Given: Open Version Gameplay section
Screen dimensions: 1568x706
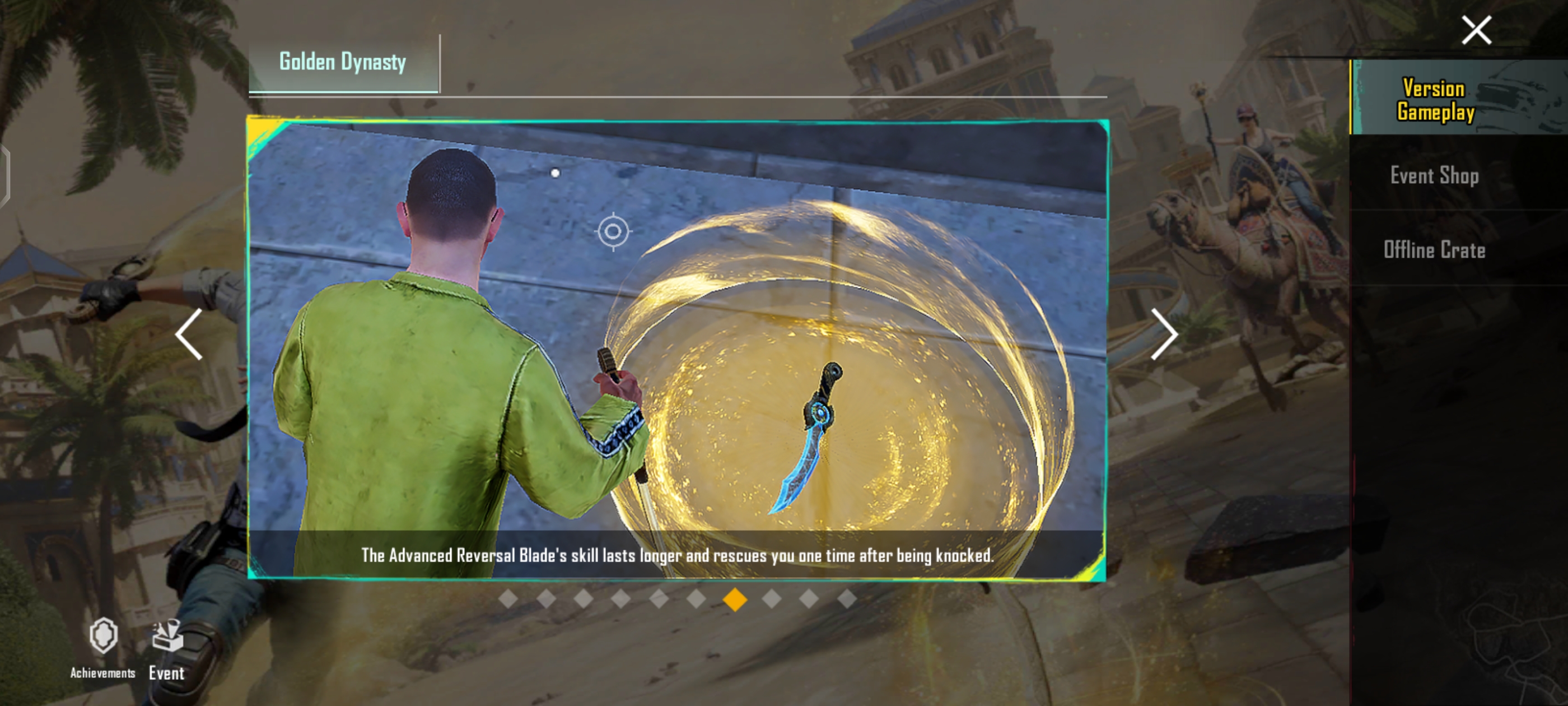Looking at the screenshot, I should [x=1435, y=99].
